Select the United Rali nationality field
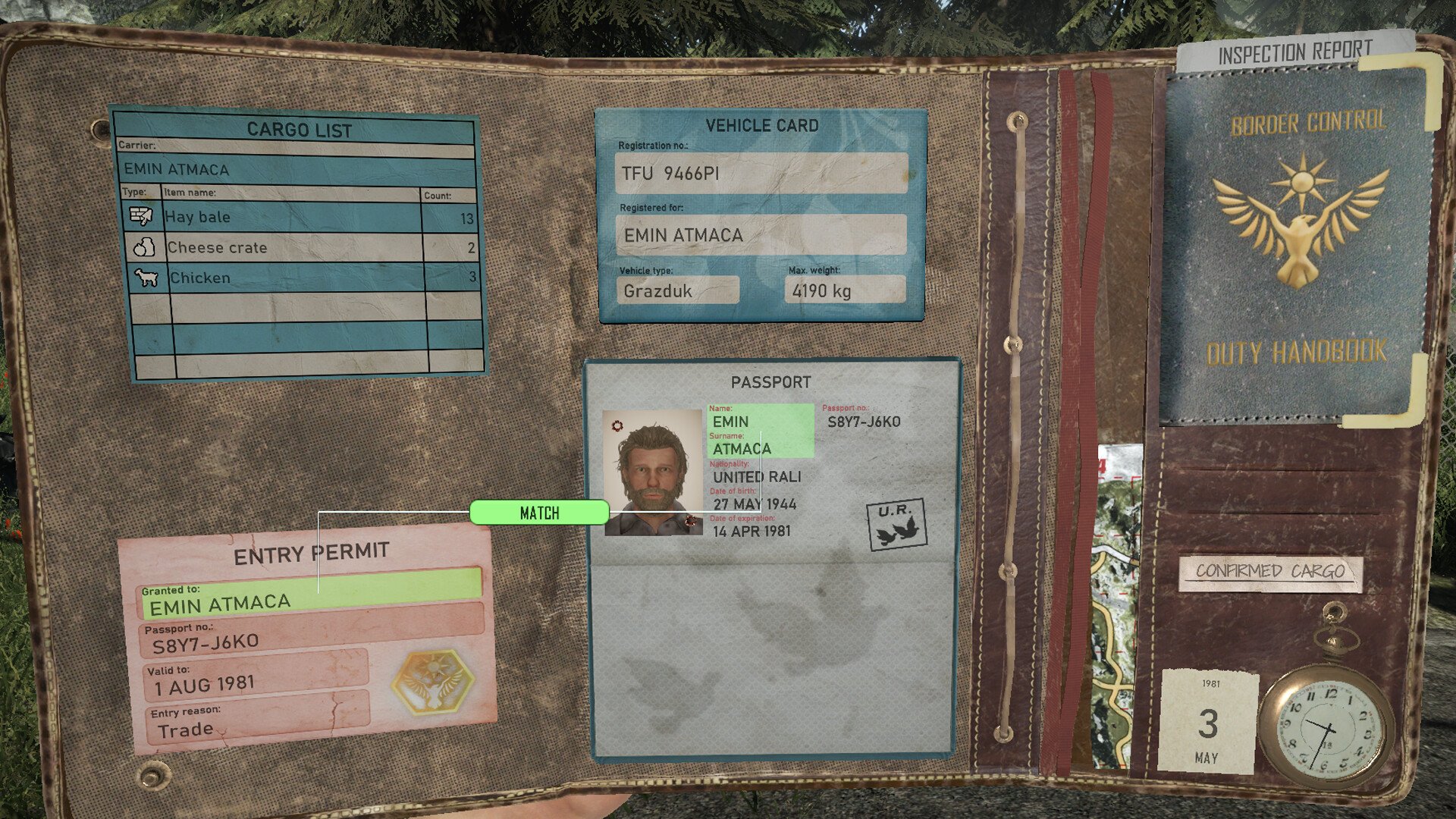The height and width of the screenshot is (819, 1456). tap(756, 477)
